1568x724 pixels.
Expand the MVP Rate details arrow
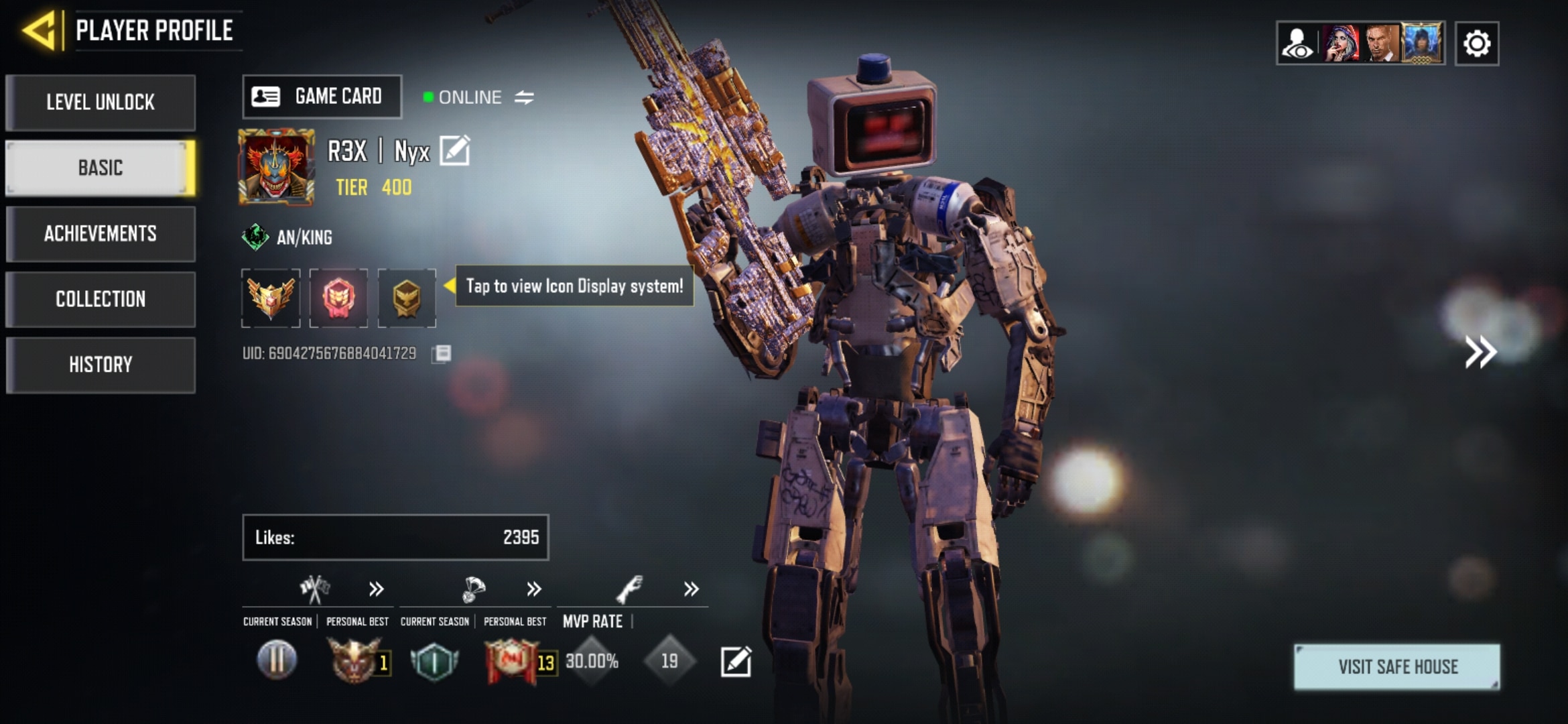tap(691, 589)
